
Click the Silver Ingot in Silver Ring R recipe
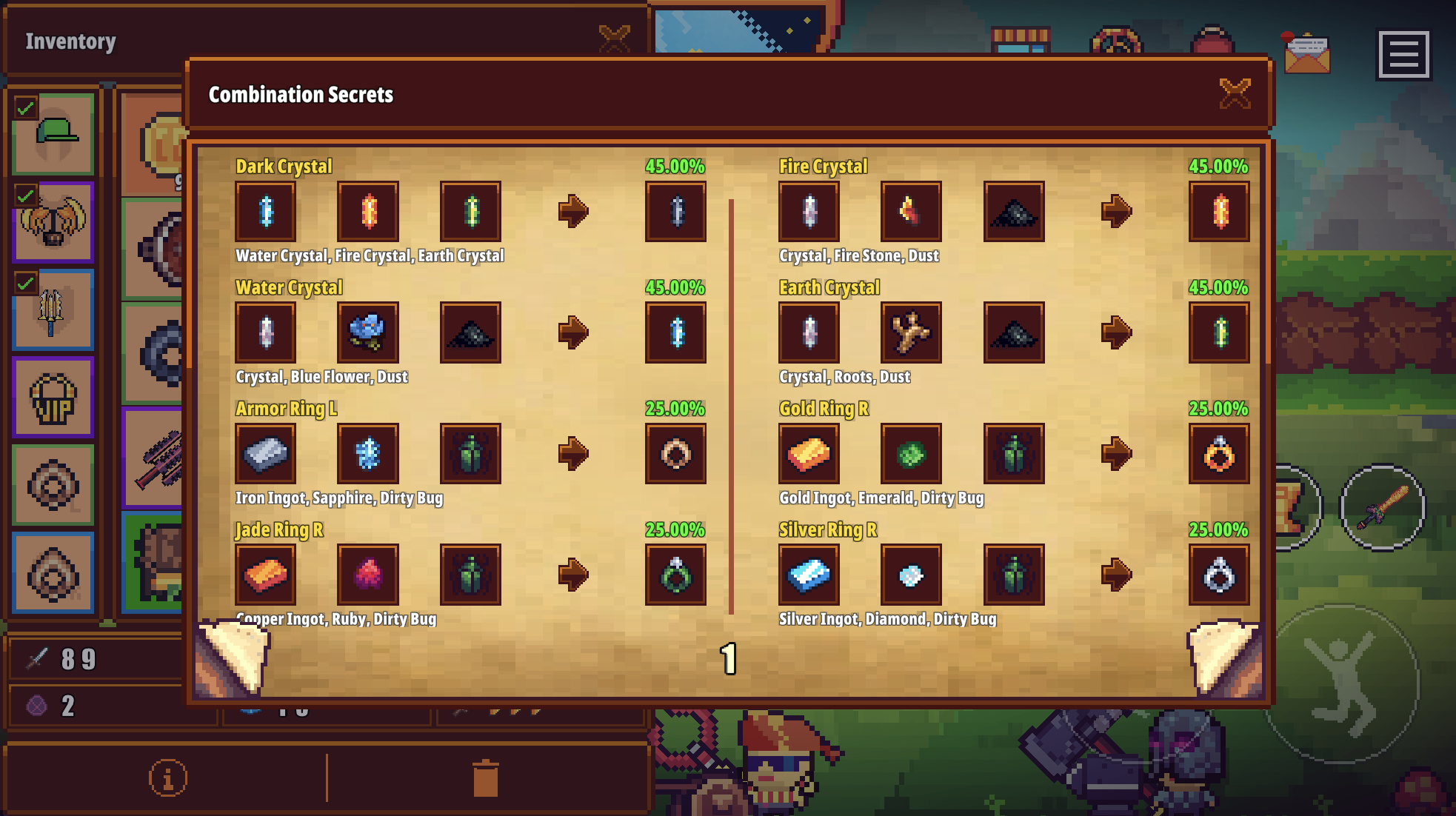click(808, 576)
